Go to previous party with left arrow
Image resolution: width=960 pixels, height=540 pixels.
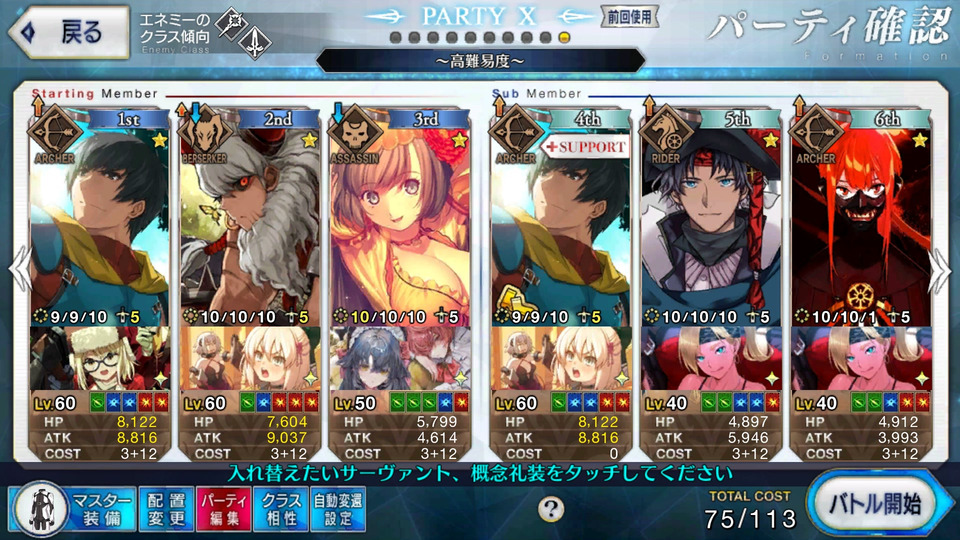click(x=17, y=272)
